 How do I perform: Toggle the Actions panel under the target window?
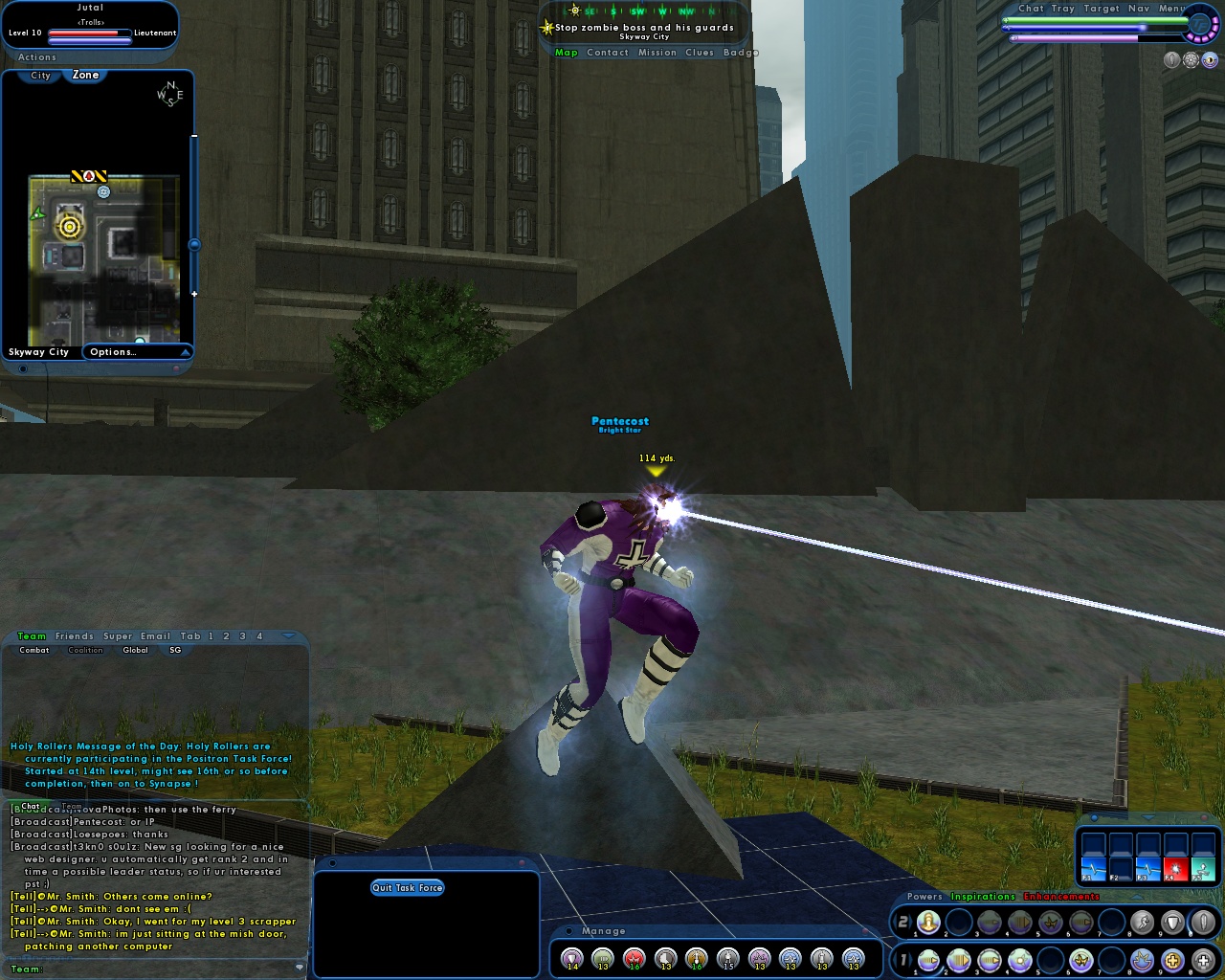coord(36,56)
